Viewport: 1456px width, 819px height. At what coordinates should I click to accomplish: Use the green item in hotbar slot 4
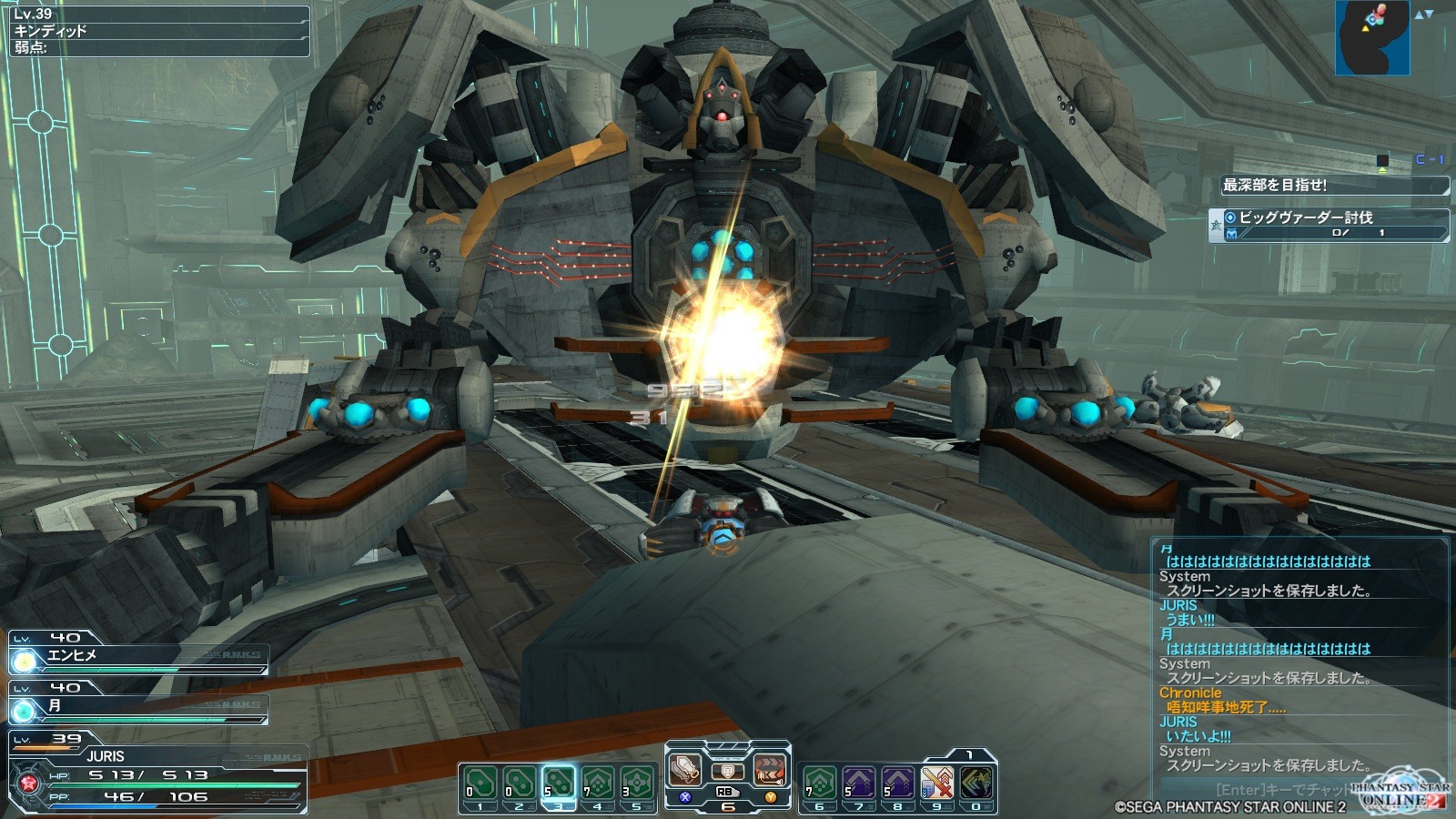(598, 783)
